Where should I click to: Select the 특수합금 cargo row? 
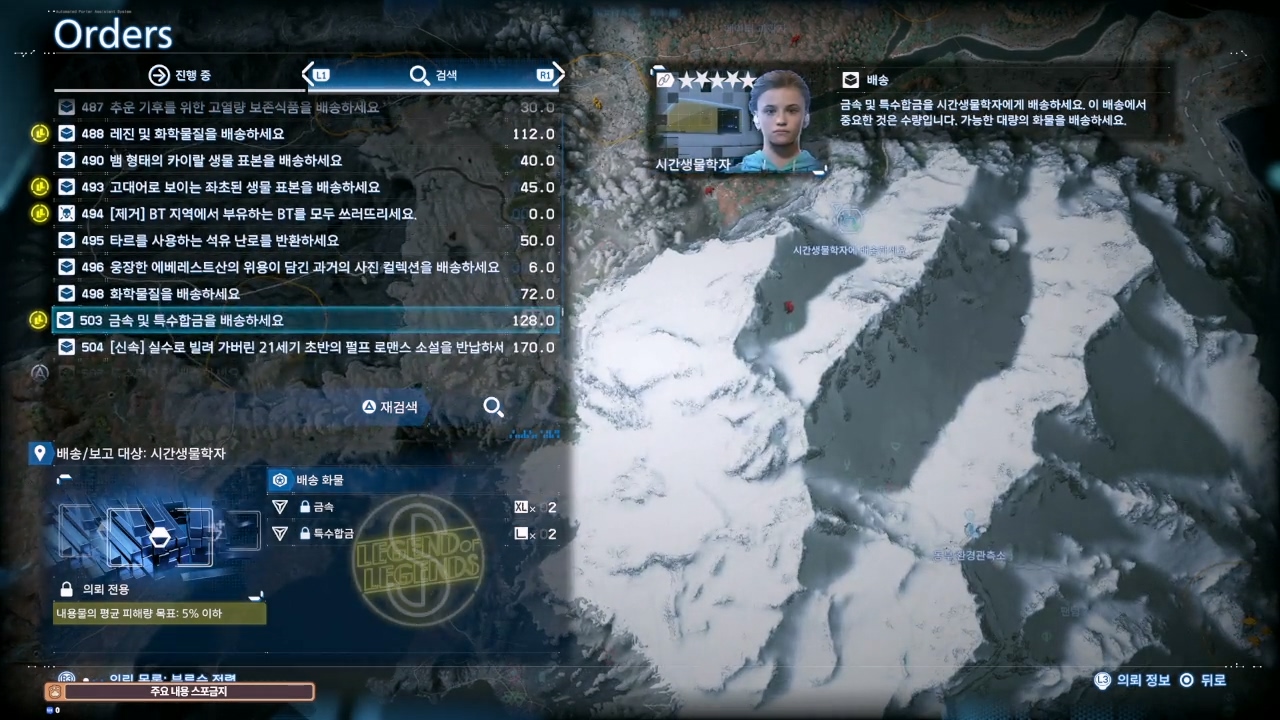414,534
